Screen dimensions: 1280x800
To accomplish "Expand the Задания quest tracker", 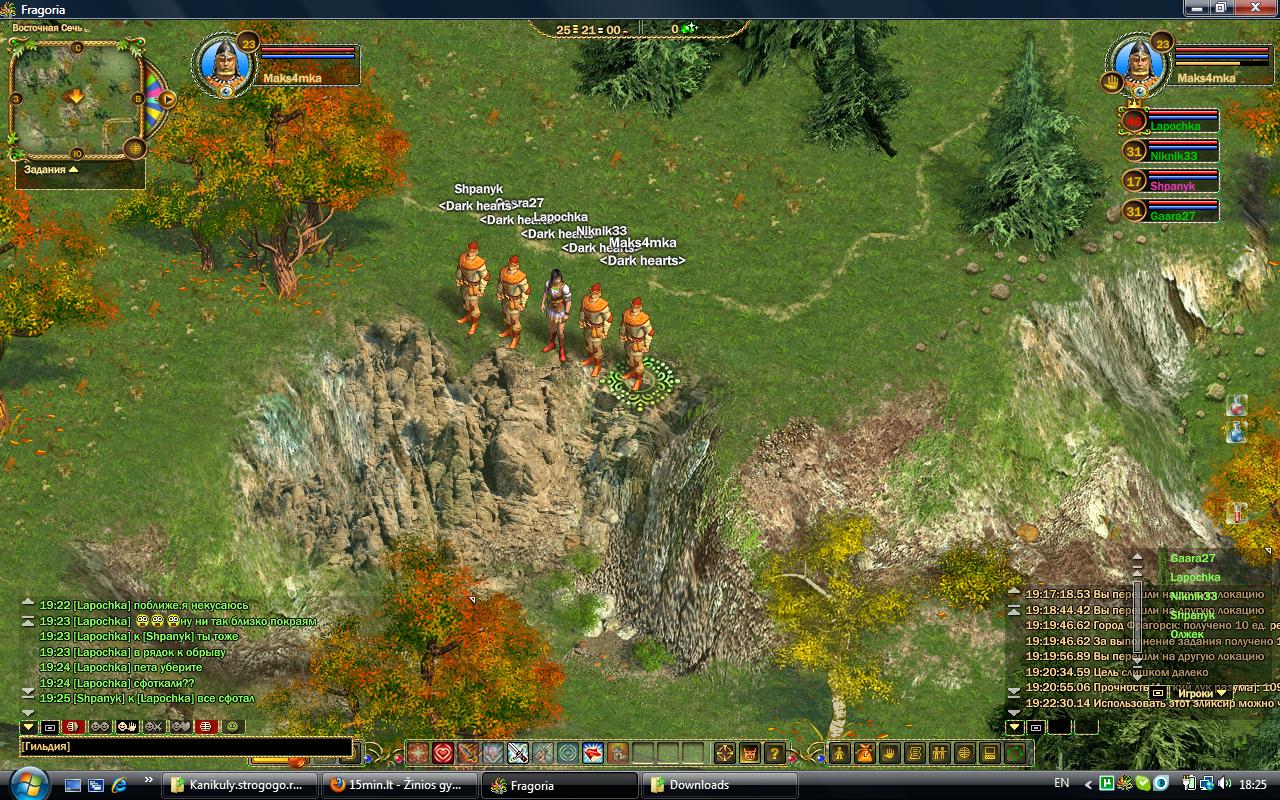I will [x=73, y=170].
